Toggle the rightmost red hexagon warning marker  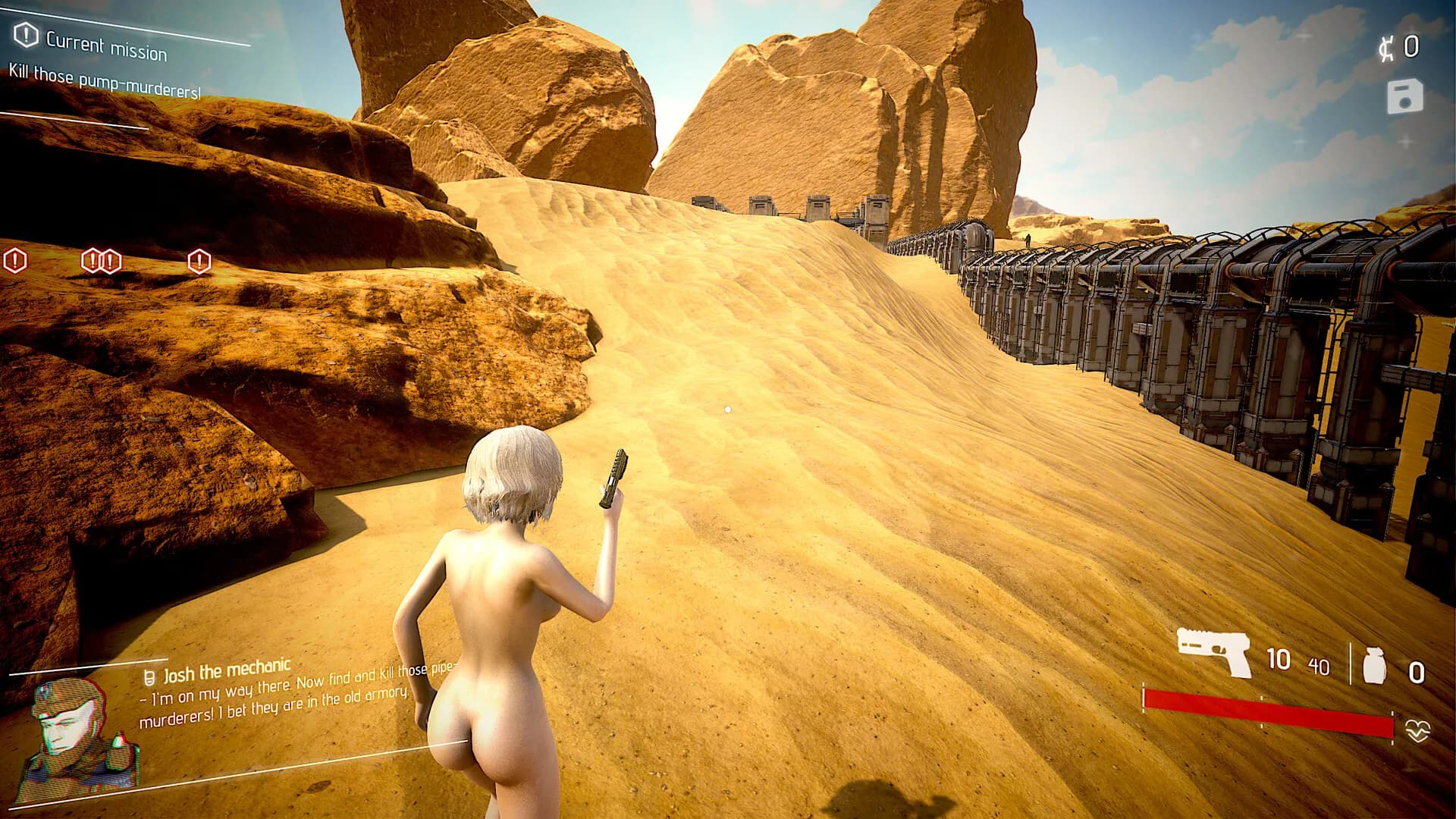[199, 262]
